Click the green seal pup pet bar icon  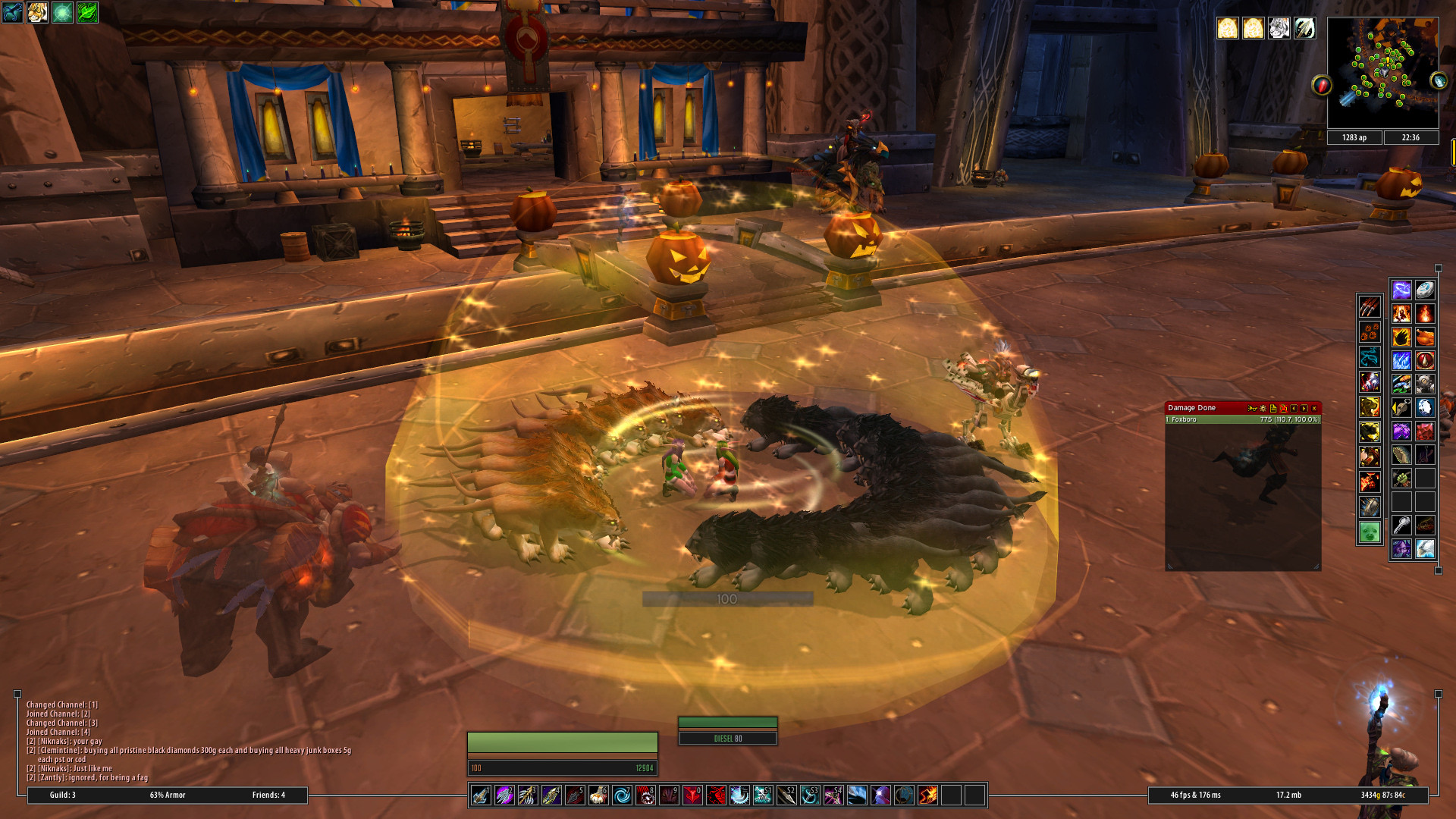click(1369, 532)
